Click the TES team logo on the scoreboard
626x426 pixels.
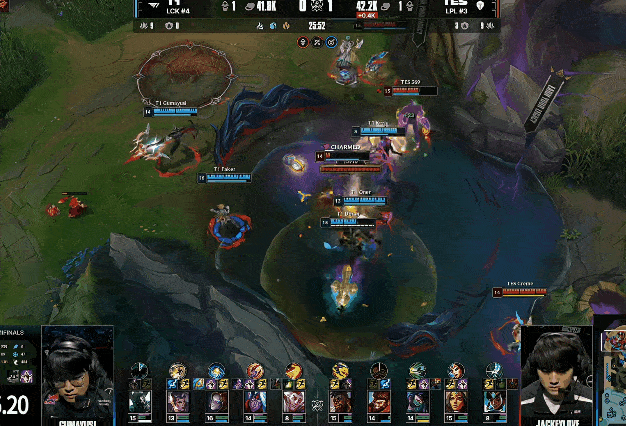[456, 5]
